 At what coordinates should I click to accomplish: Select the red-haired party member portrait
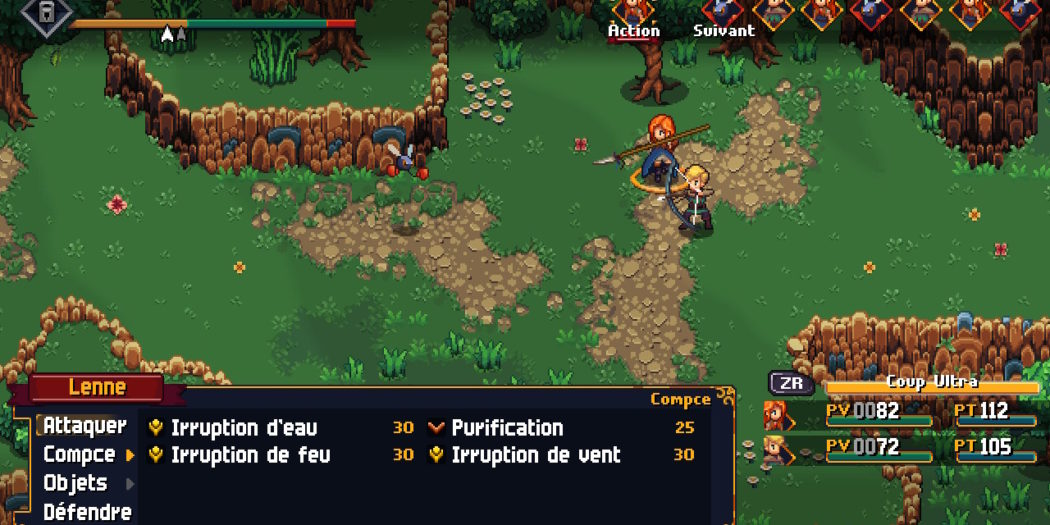point(775,414)
